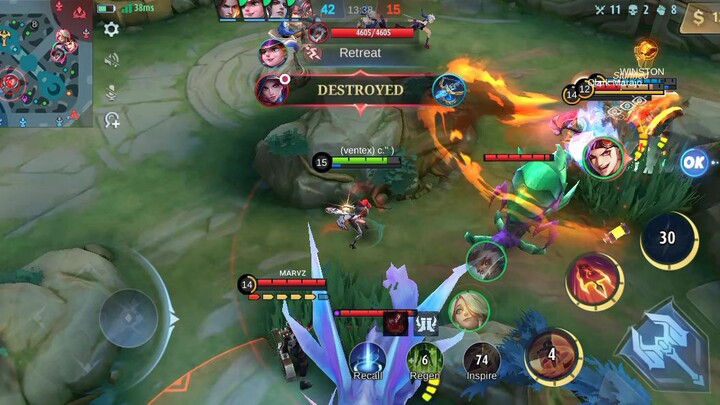Use the skill showing cooldown 4
The width and height of the screenshot is (720, 405).
click(x=553, y=356)
